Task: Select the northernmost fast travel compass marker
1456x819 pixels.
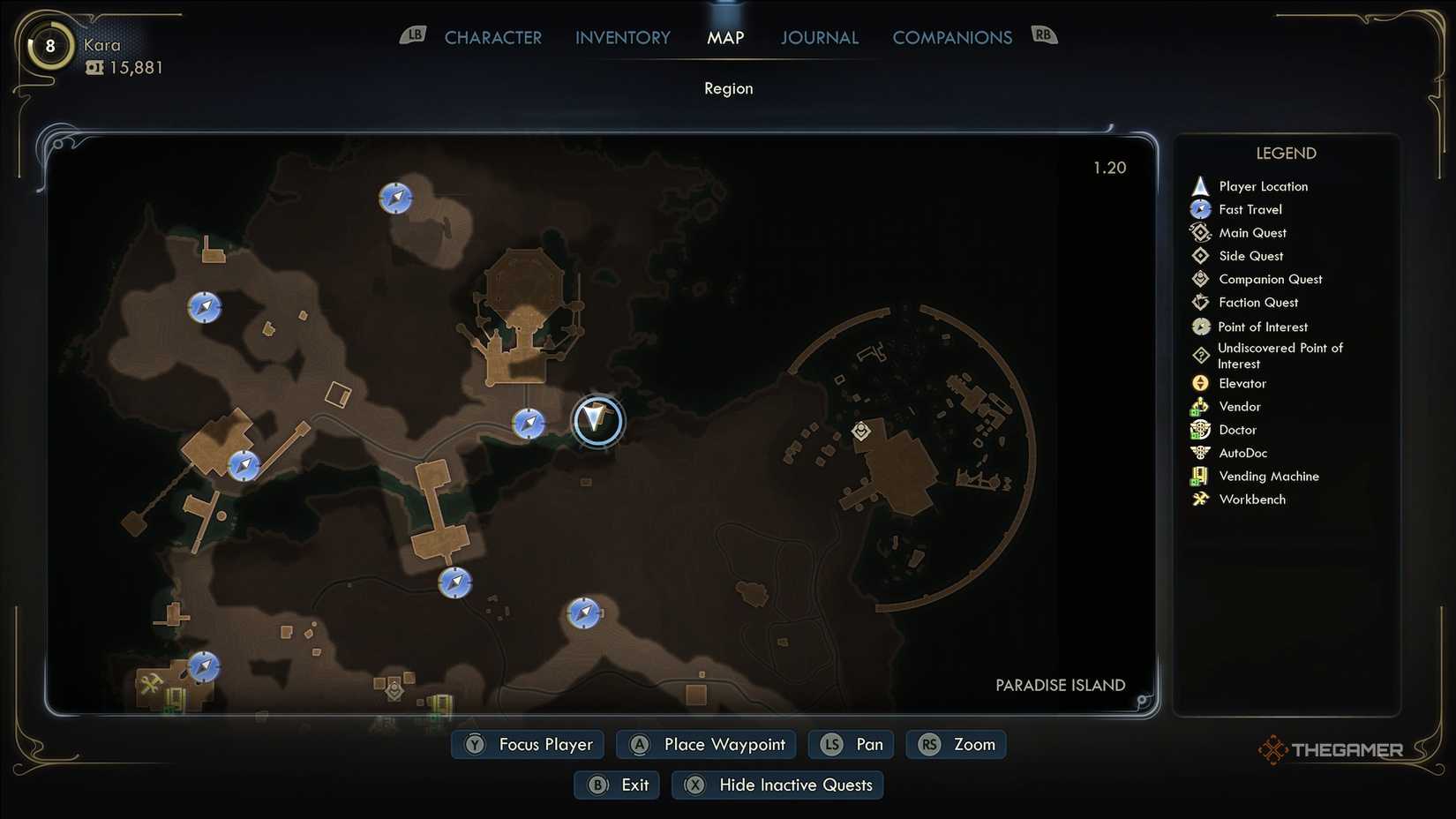Action: pos(394,198)
